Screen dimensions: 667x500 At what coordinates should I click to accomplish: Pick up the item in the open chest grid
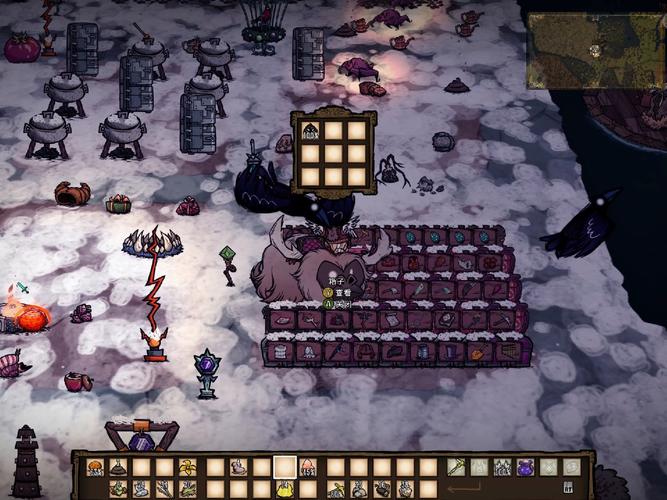pos(311,130)
